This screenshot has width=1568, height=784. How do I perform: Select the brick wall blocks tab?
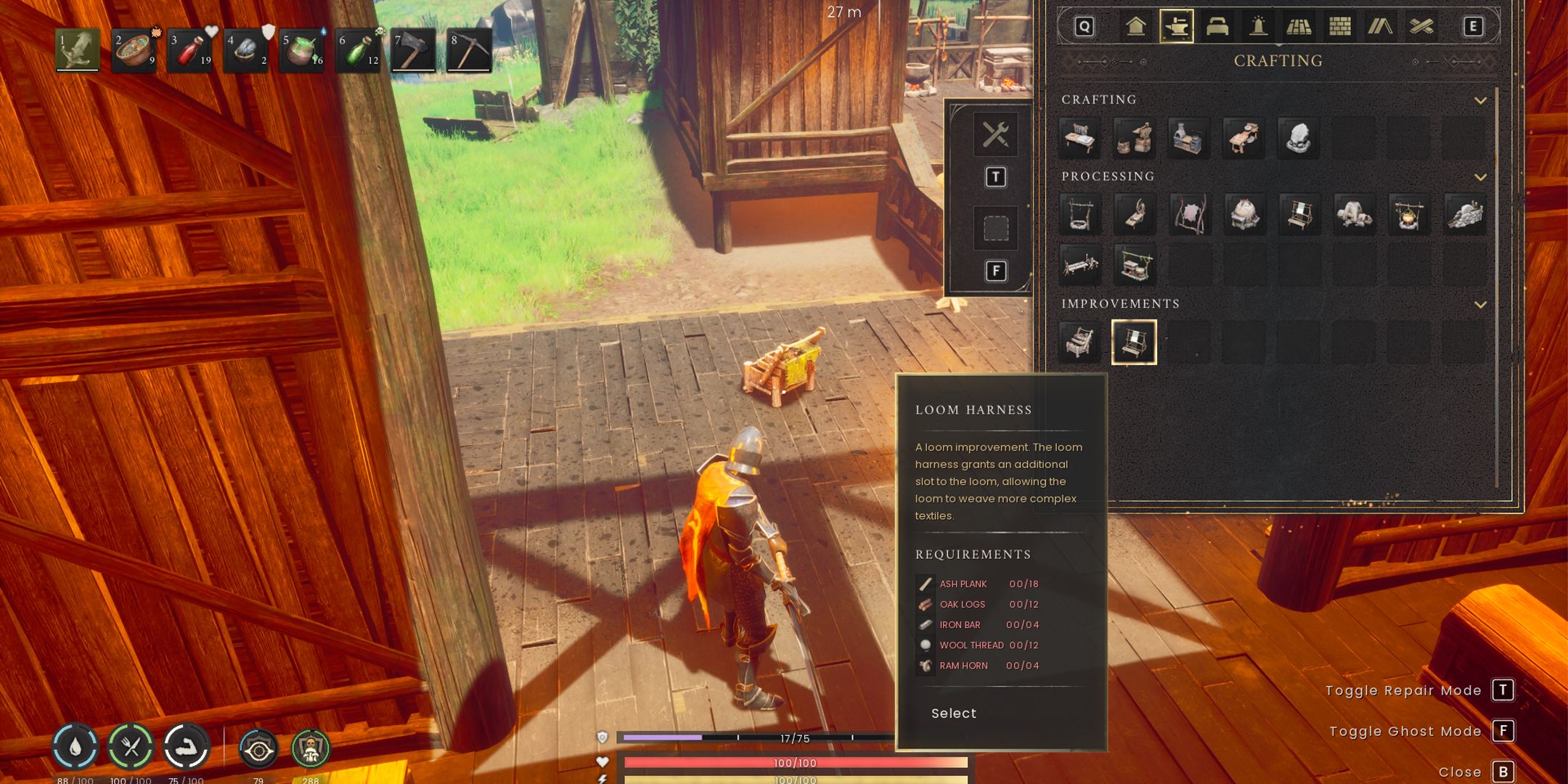pyautogui.click(x=1339, y=27)
